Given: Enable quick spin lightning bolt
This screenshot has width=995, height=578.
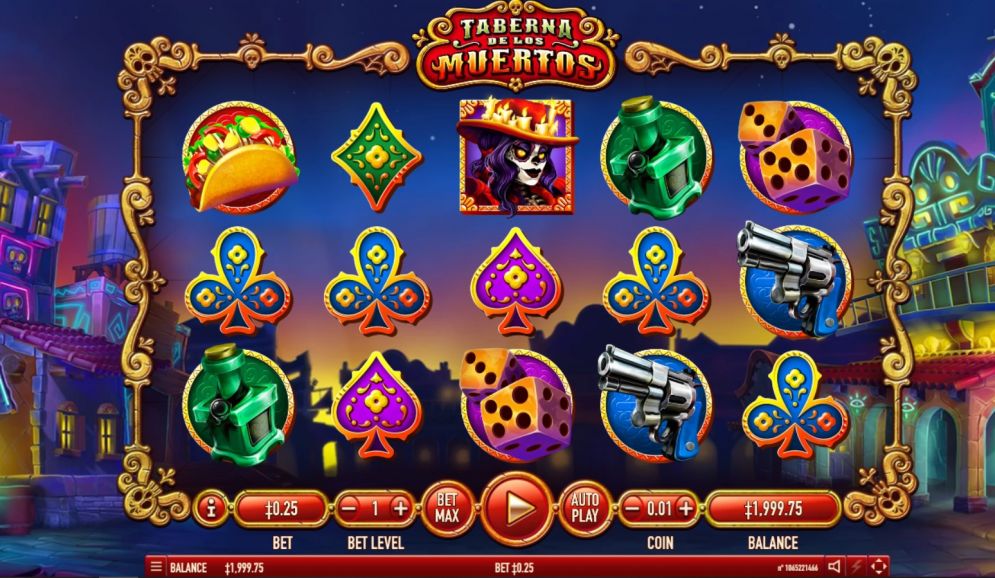Looking at the screenshot, I should [x=857, y=567].
